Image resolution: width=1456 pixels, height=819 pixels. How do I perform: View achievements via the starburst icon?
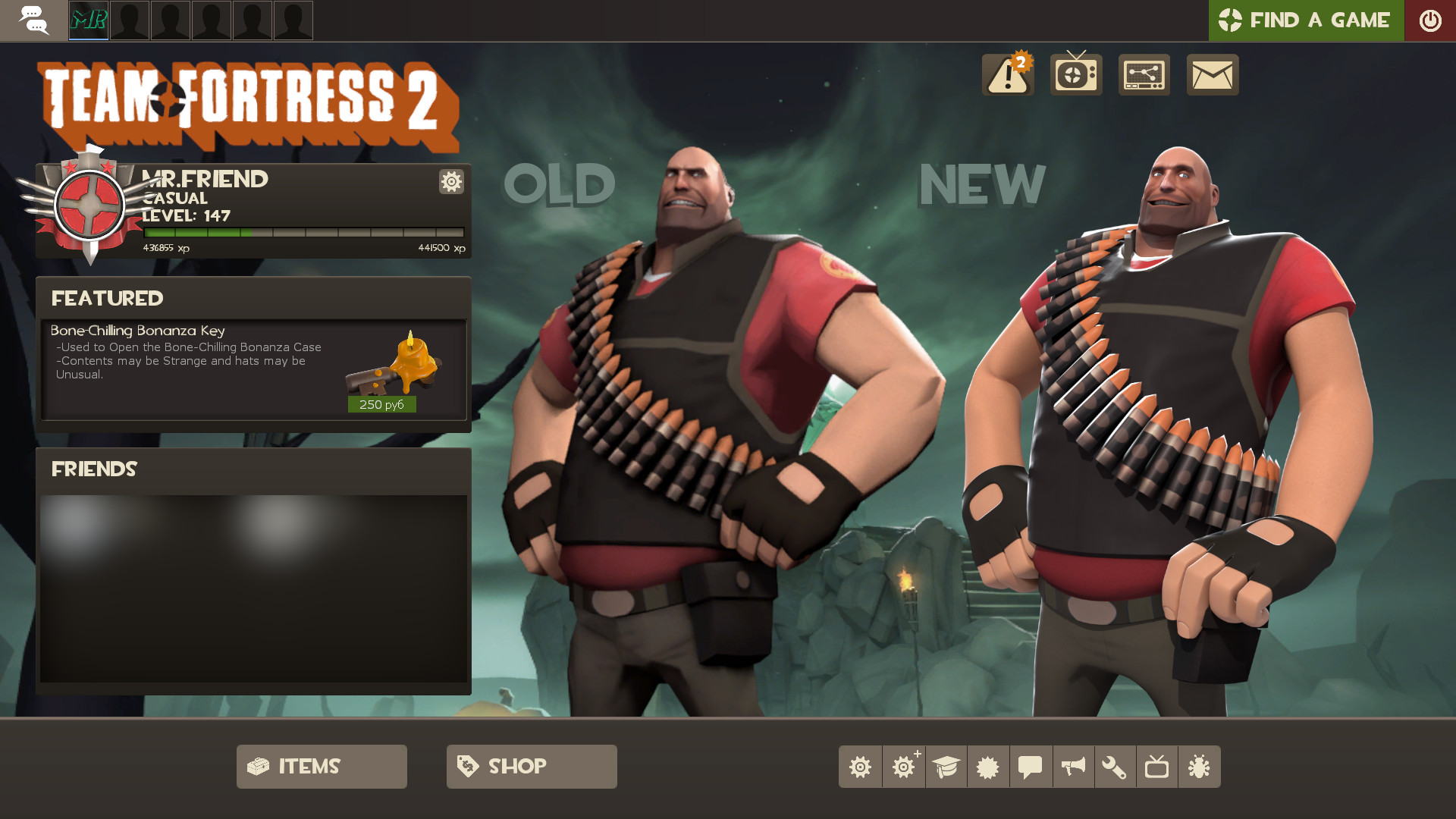(x=988, y=766)
